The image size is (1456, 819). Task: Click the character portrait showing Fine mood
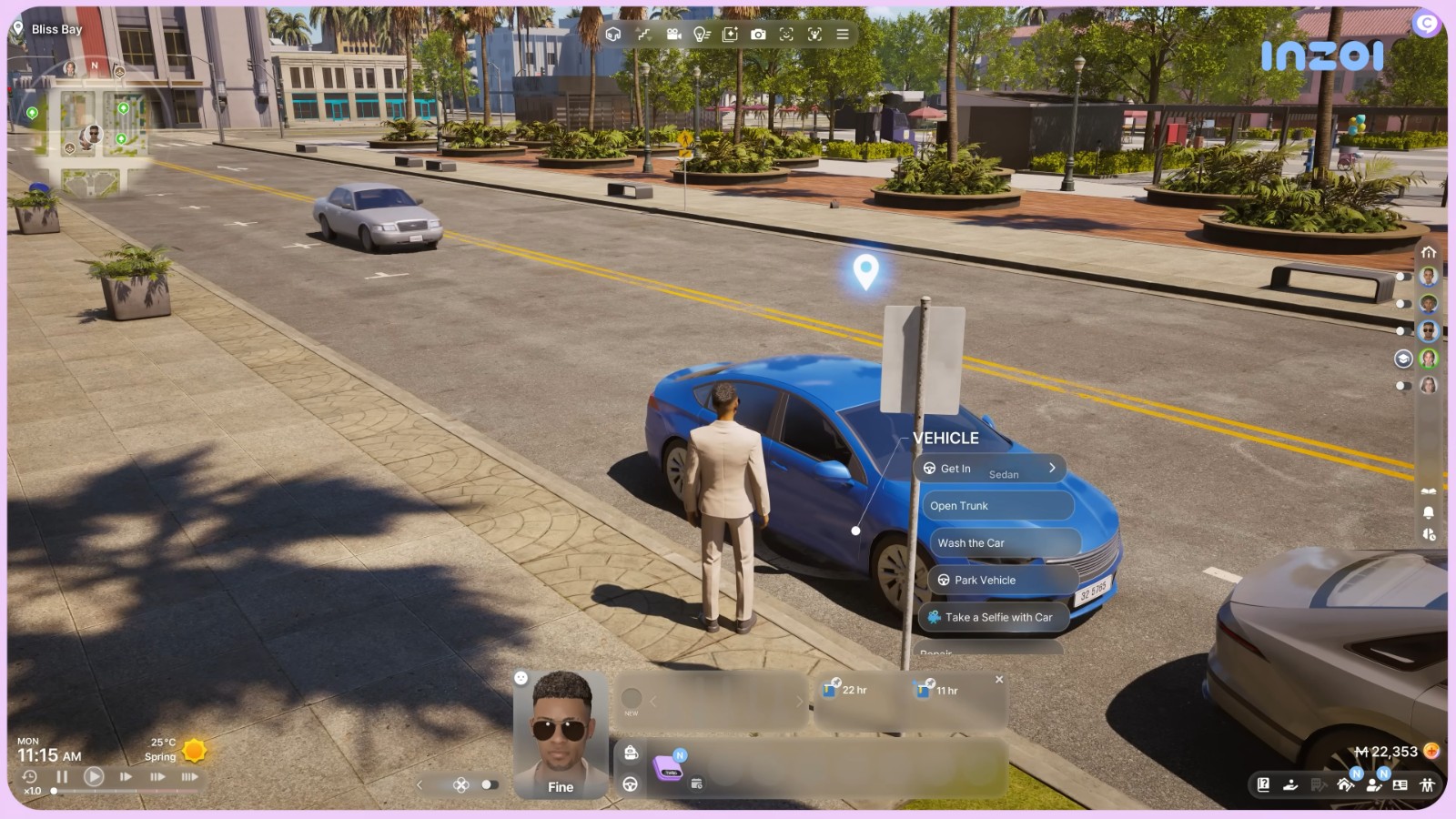tap(561, 734)
